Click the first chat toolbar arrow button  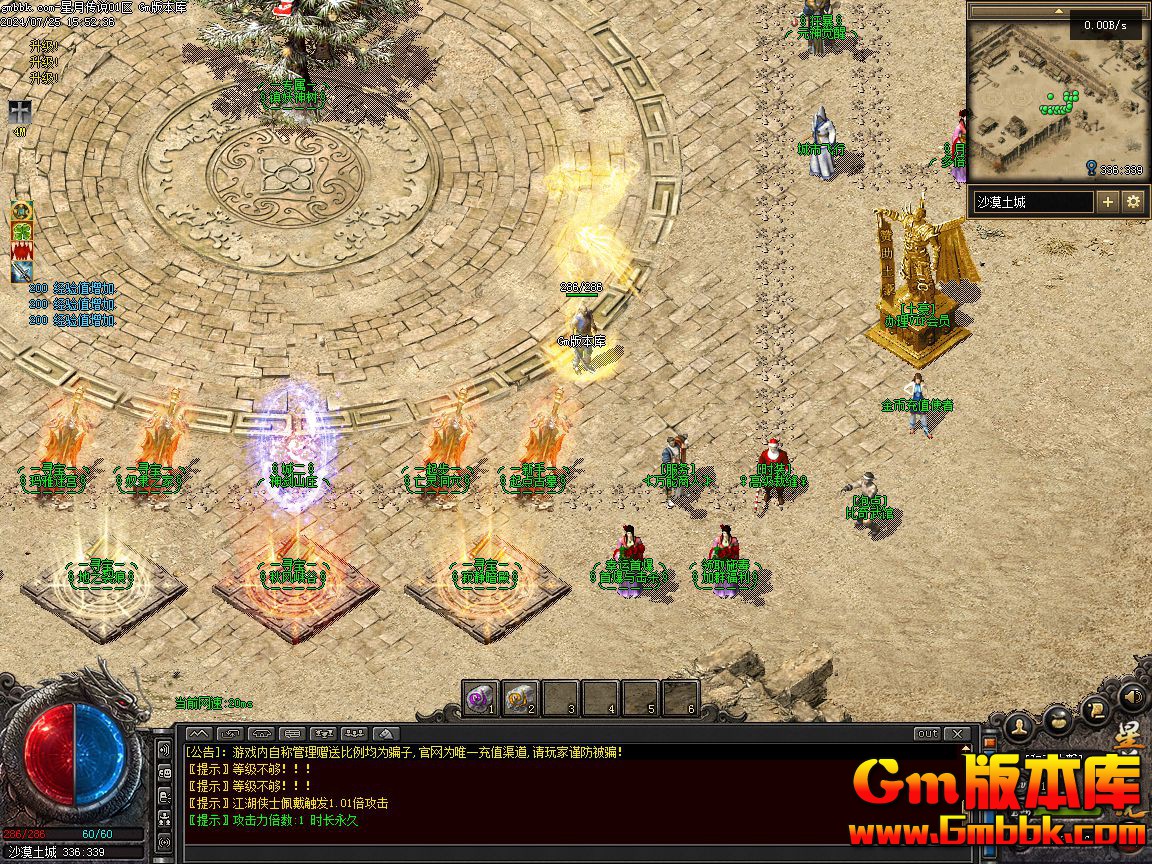[198, 734]
